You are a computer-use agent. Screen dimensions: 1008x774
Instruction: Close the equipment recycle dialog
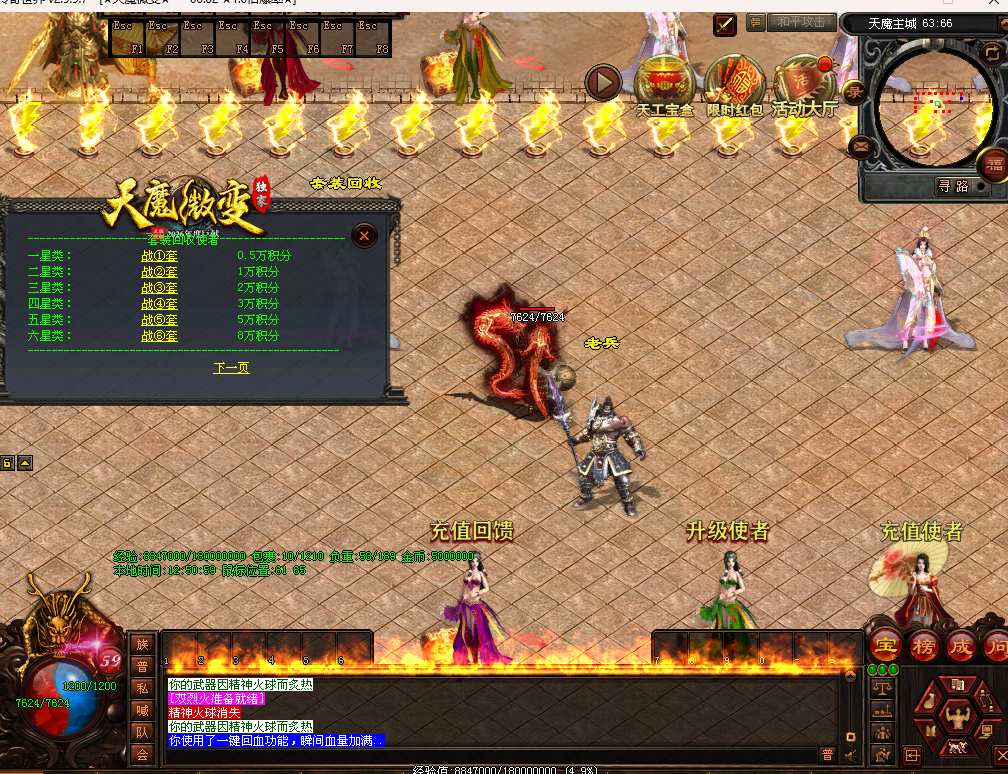(364, 236)
